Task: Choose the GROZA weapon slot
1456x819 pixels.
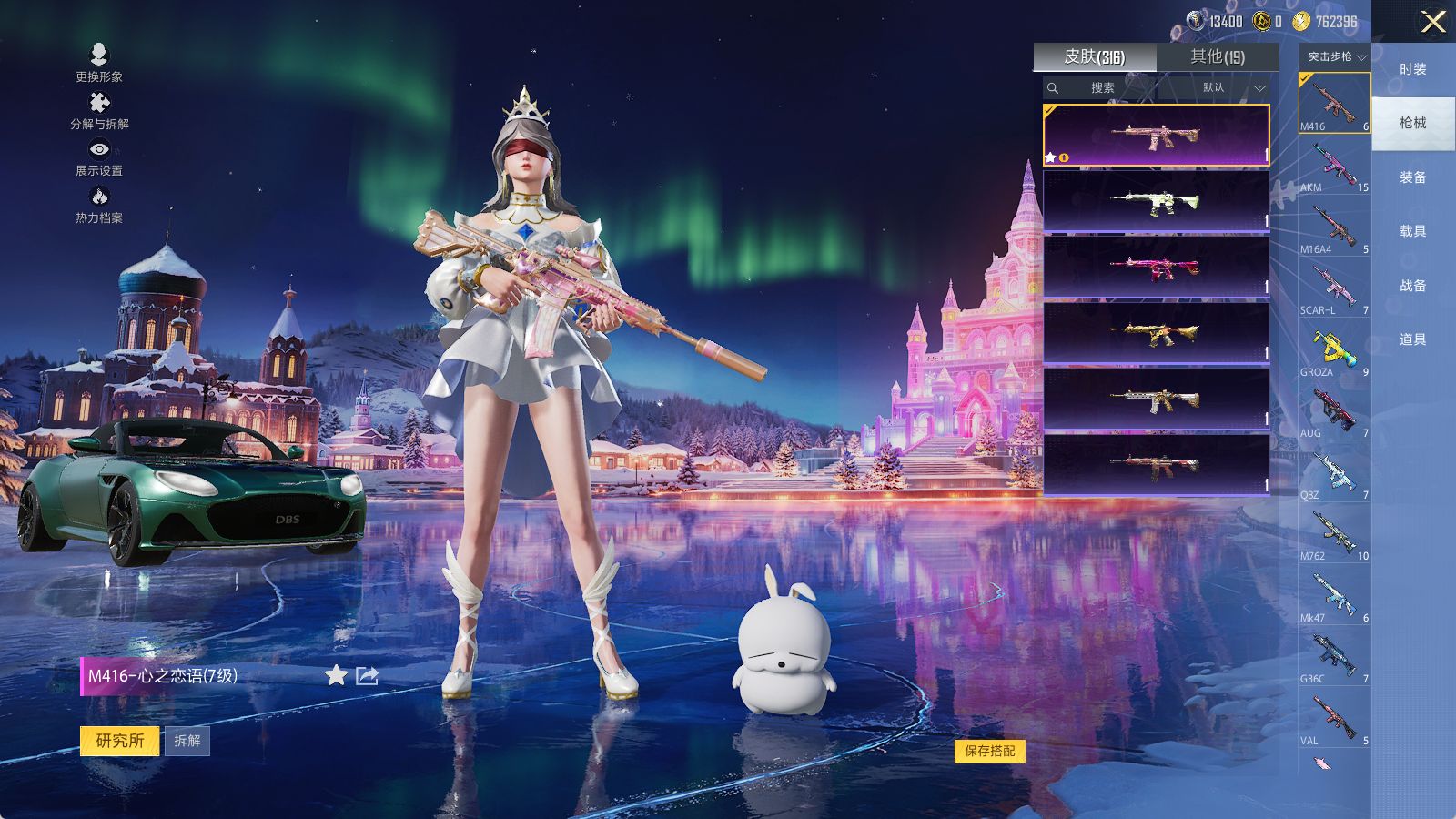Action: click(1334, 351)
